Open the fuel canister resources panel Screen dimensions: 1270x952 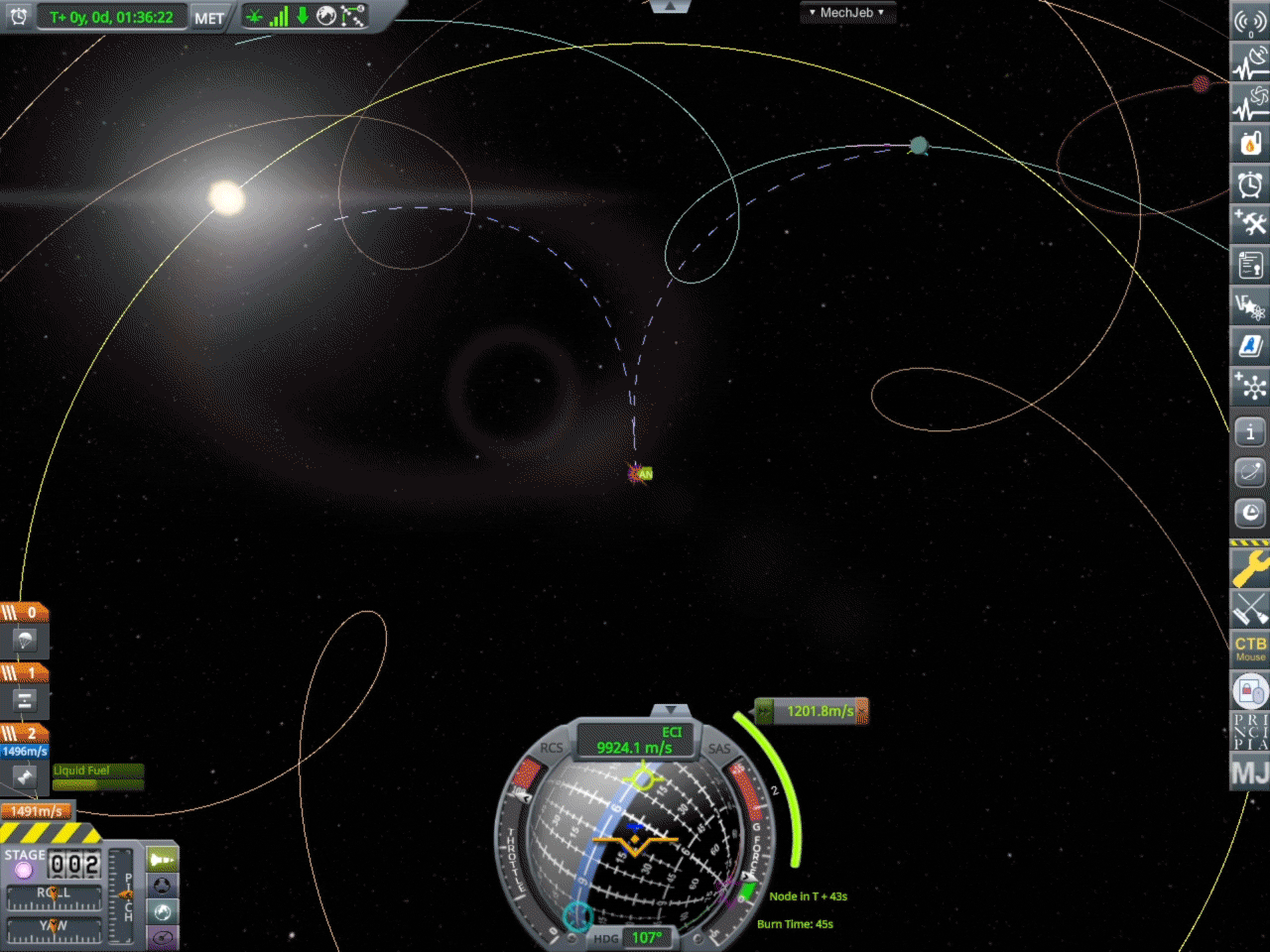(x=1249, y=143)
